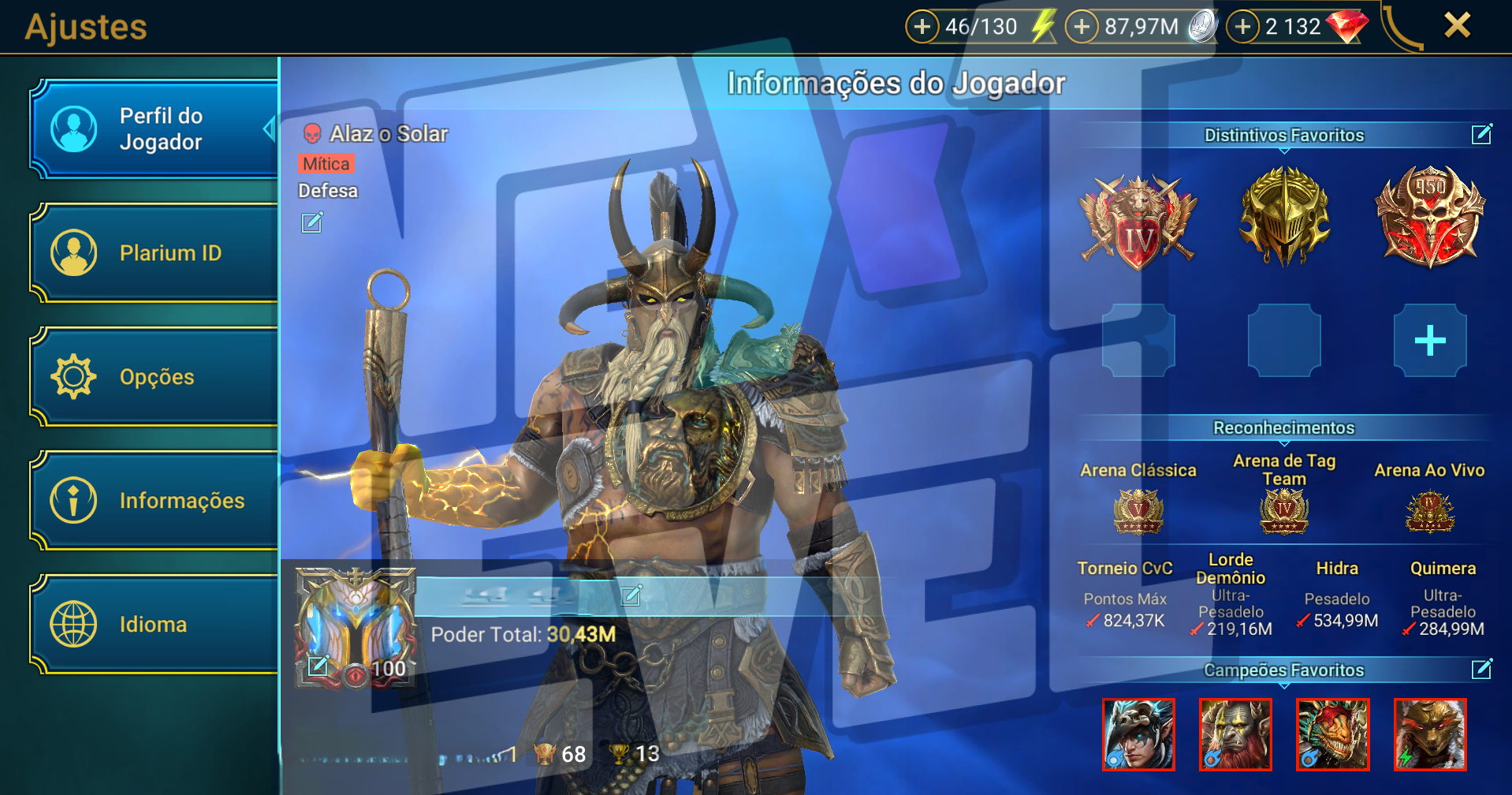Open the Opções settings section
This screenshot has width=1512, height=795.
point(154,377)
